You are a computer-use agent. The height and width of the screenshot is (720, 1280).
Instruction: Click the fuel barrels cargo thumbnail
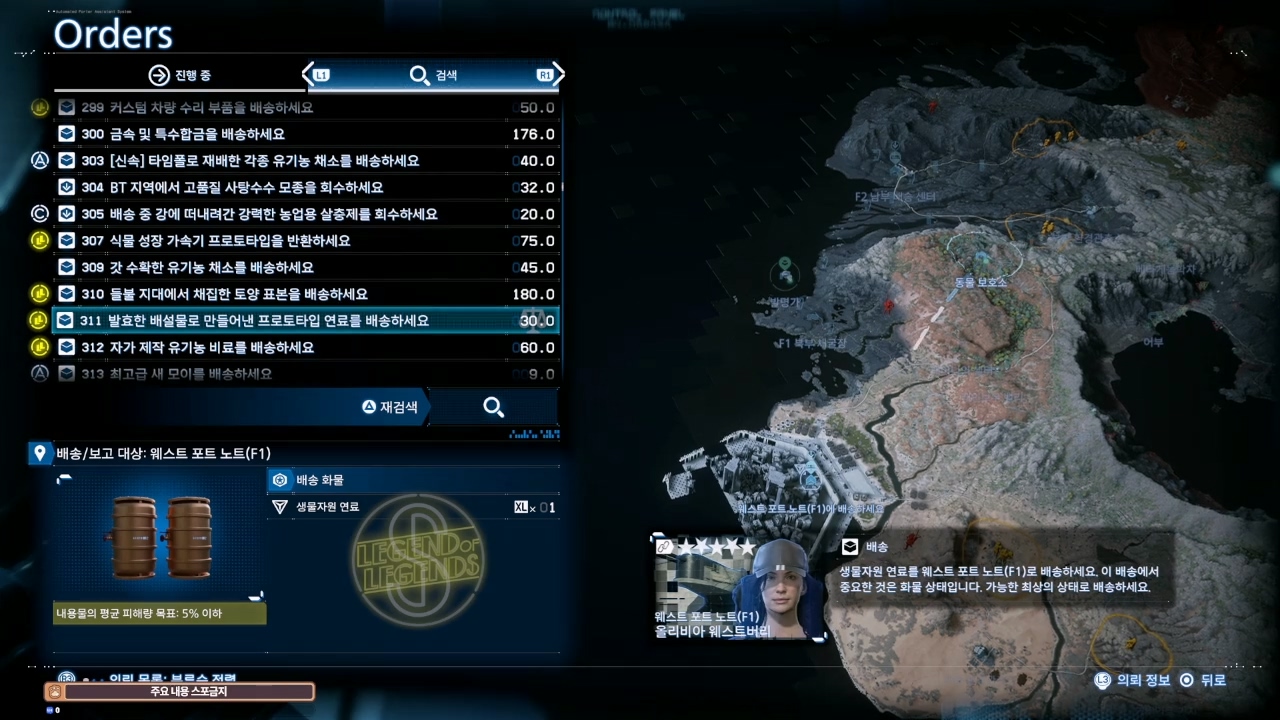[160, 537]
